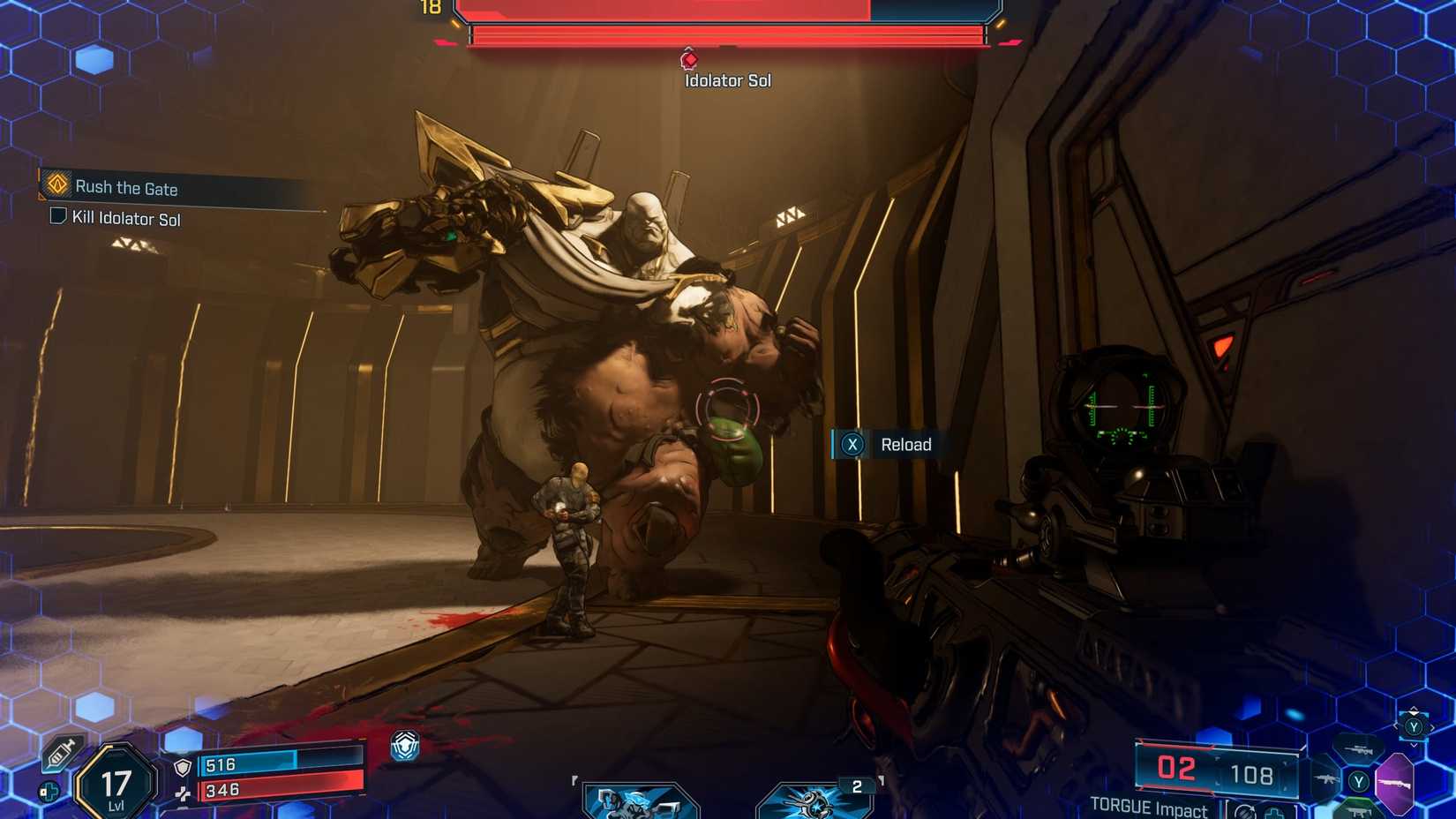Viewport: 1456px width, 819px height.
Task: Expand the upward chevron above the weapon selector
Action: [1414, 709]
